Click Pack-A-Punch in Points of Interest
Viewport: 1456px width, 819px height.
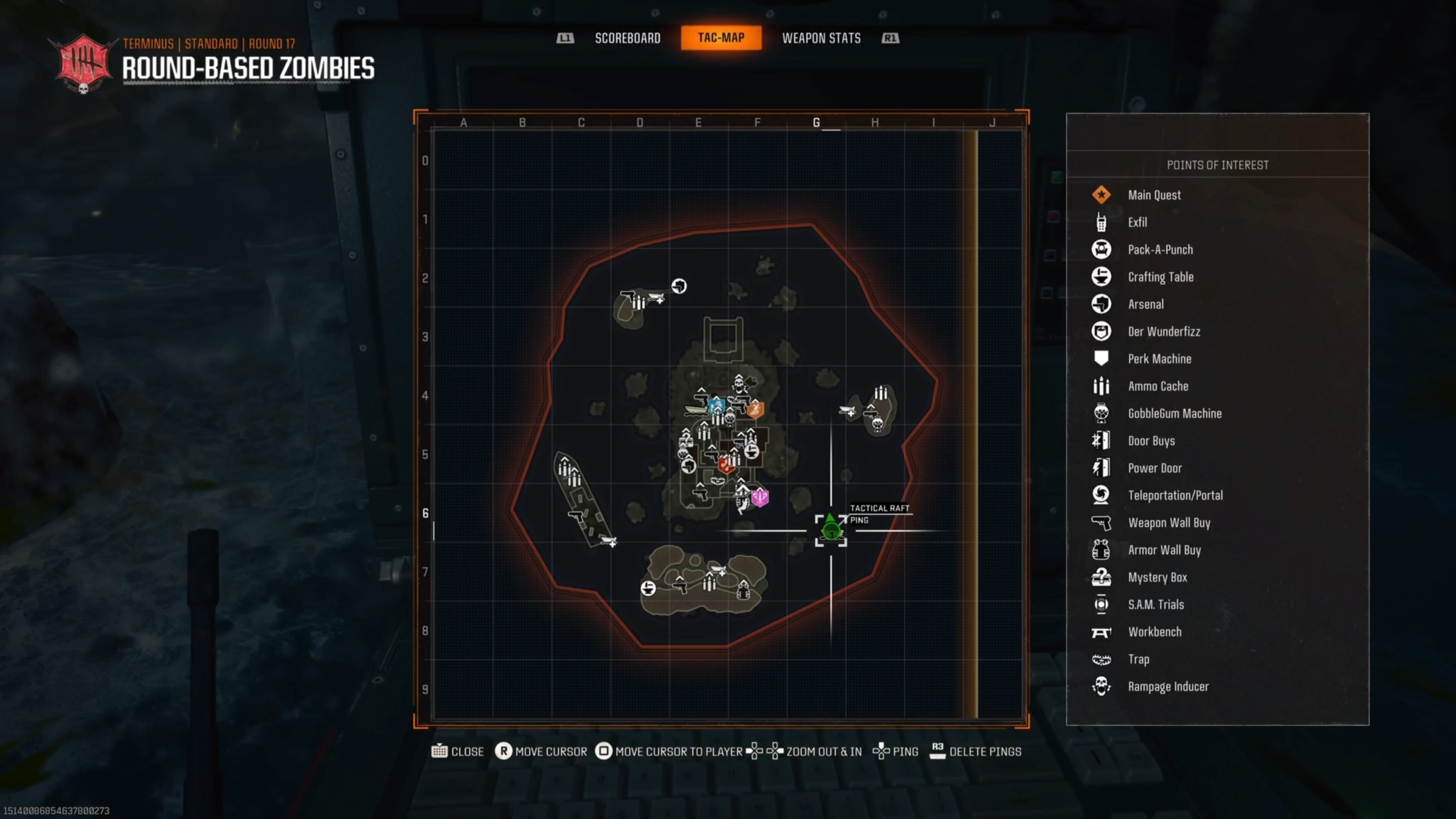(x=1160, y=249)
